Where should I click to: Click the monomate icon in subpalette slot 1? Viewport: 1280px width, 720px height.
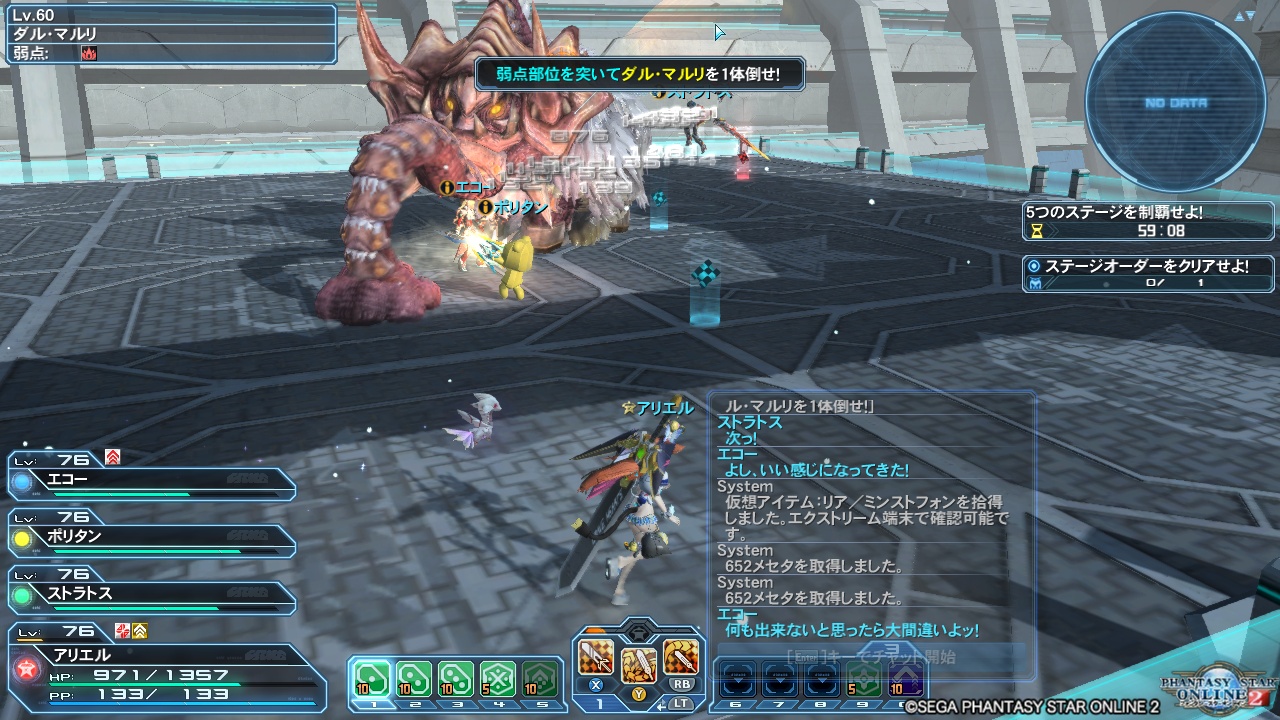(x=372, y=677)
